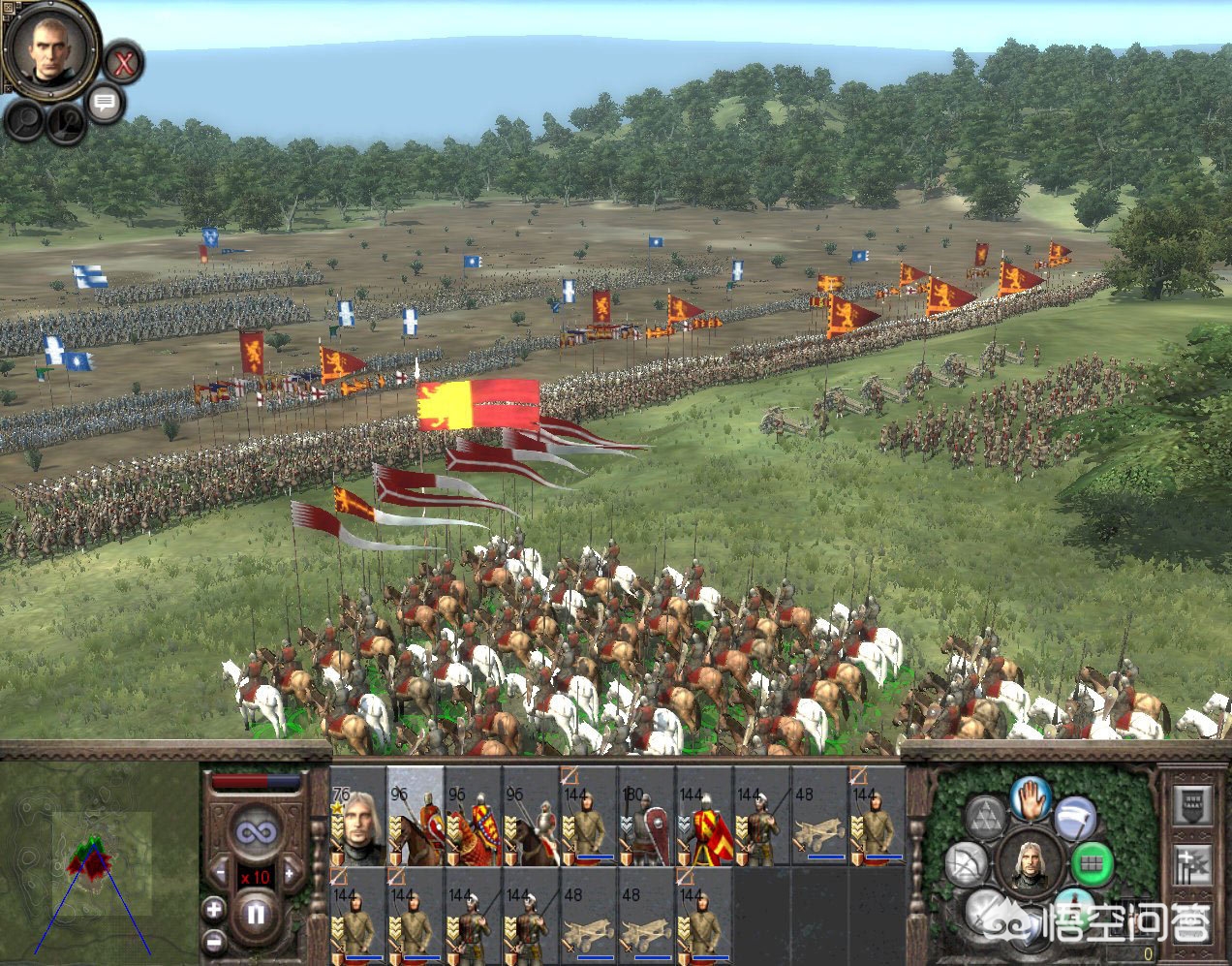The height and width of the screenshot is (966, 1232).
Task: Click the advisor portrait
Action: (48, 47)
